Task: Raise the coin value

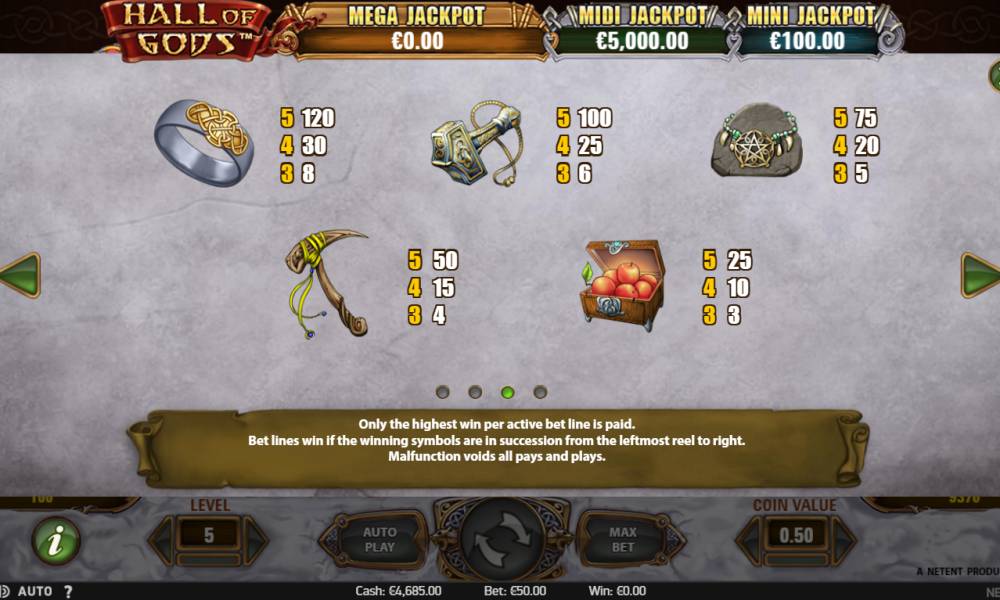Action: (x=843, y=538)
